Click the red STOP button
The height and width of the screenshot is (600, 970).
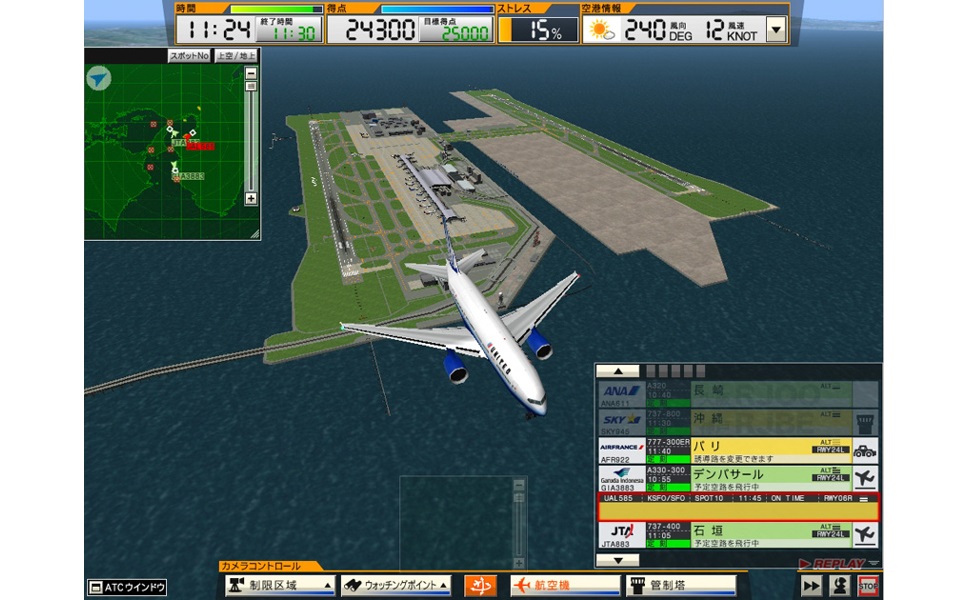pyautogui.click(x=868, y=586)
